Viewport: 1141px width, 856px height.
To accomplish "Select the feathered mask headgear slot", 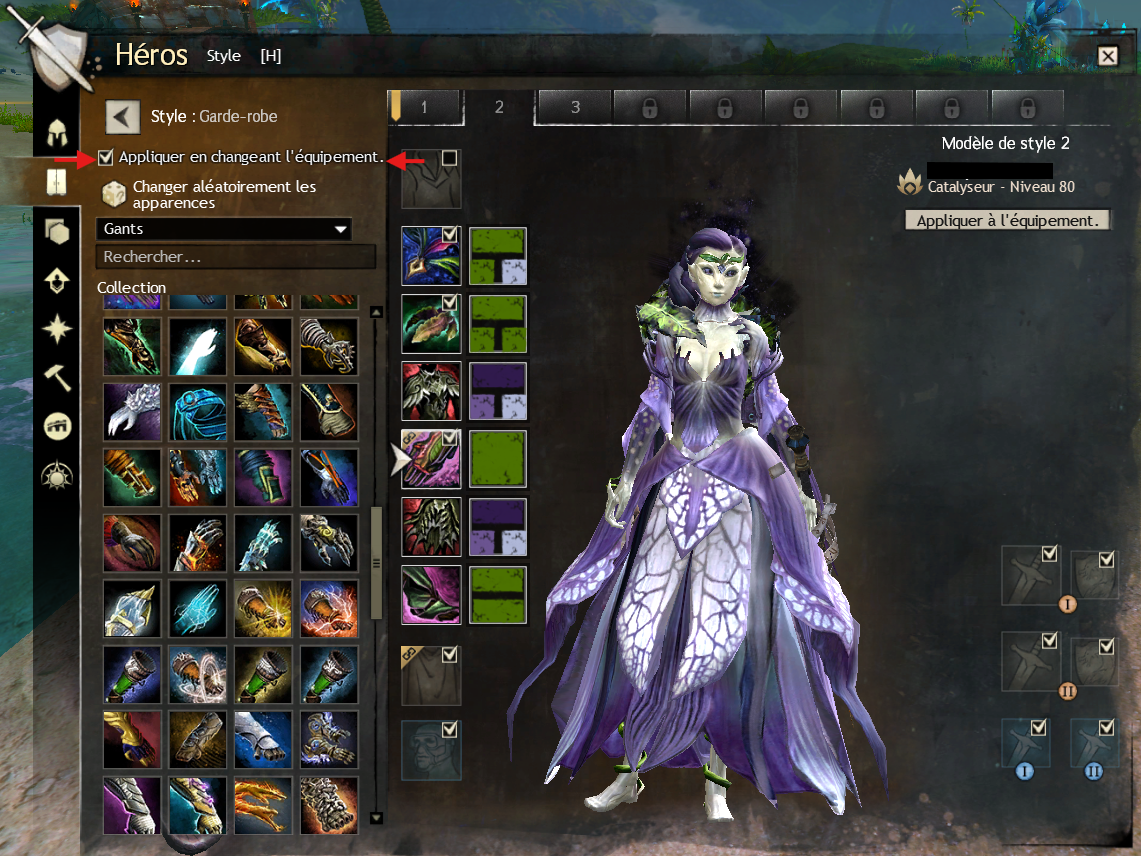I will [x=431, y=256].
